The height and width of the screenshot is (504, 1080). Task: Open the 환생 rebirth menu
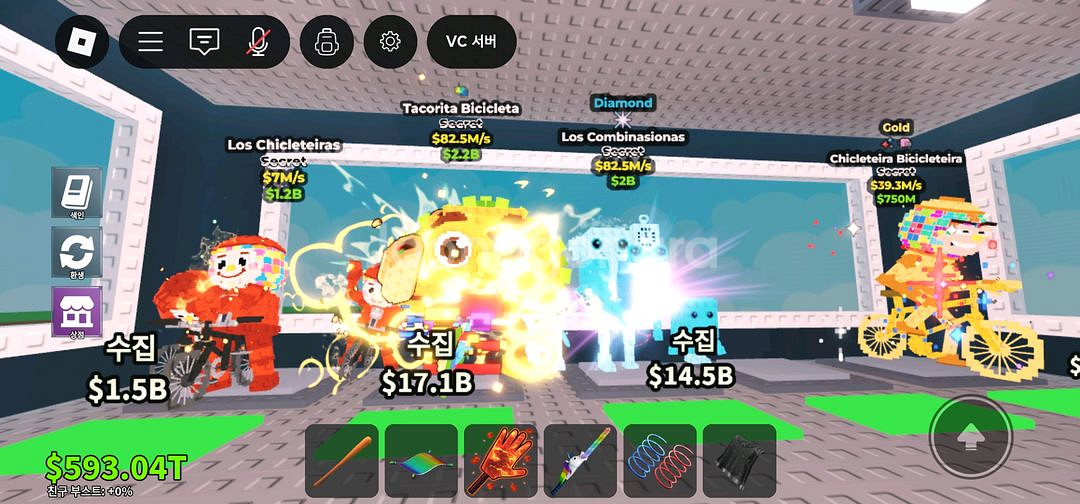click(76, 252)
